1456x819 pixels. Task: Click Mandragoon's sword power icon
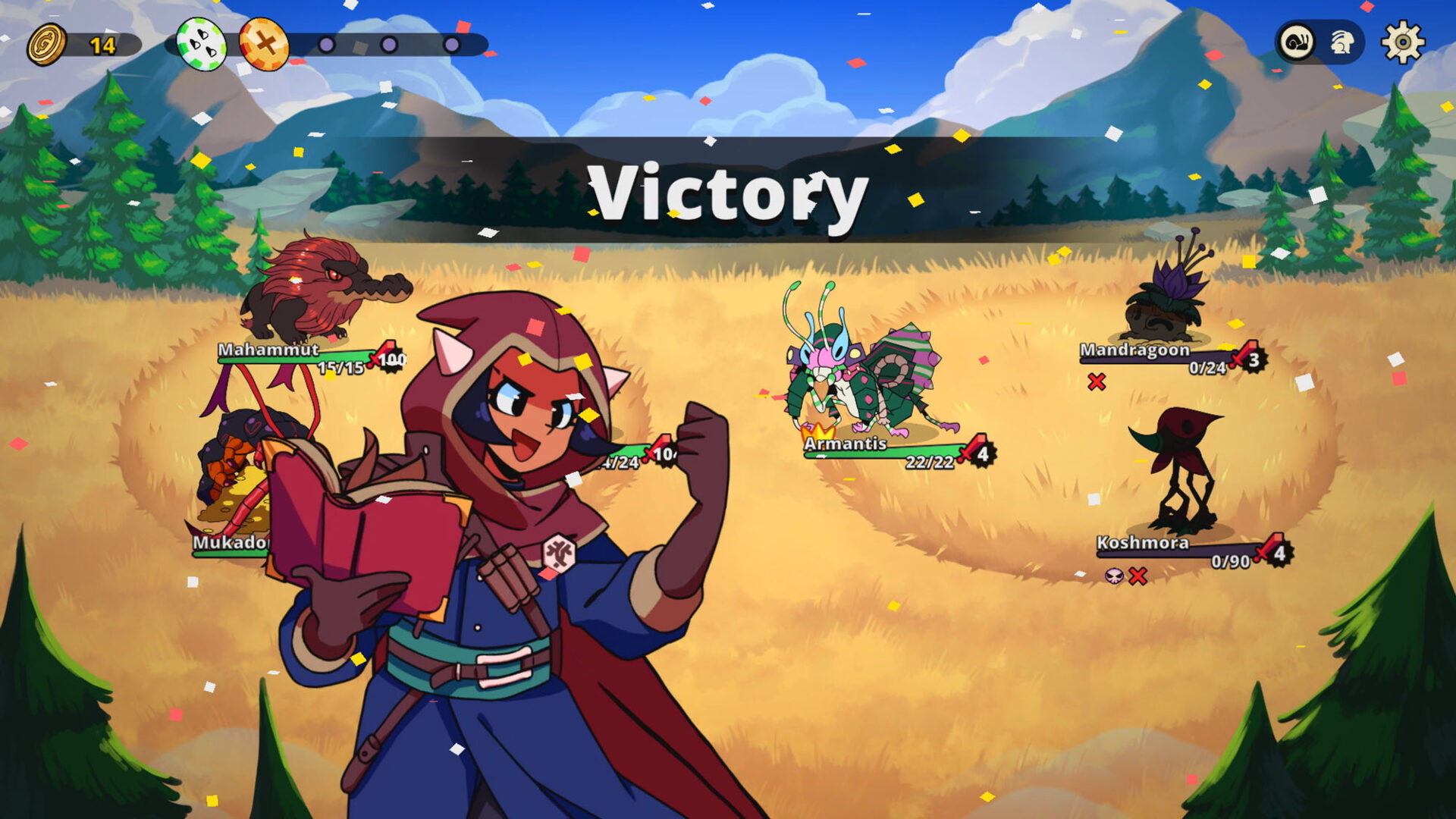(1241, 354)
